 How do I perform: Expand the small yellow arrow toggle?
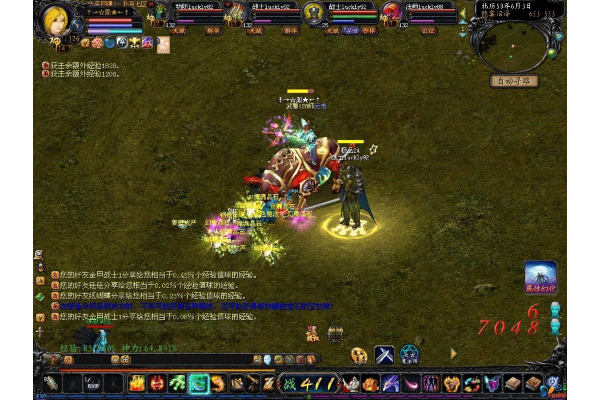pos(453,353)
